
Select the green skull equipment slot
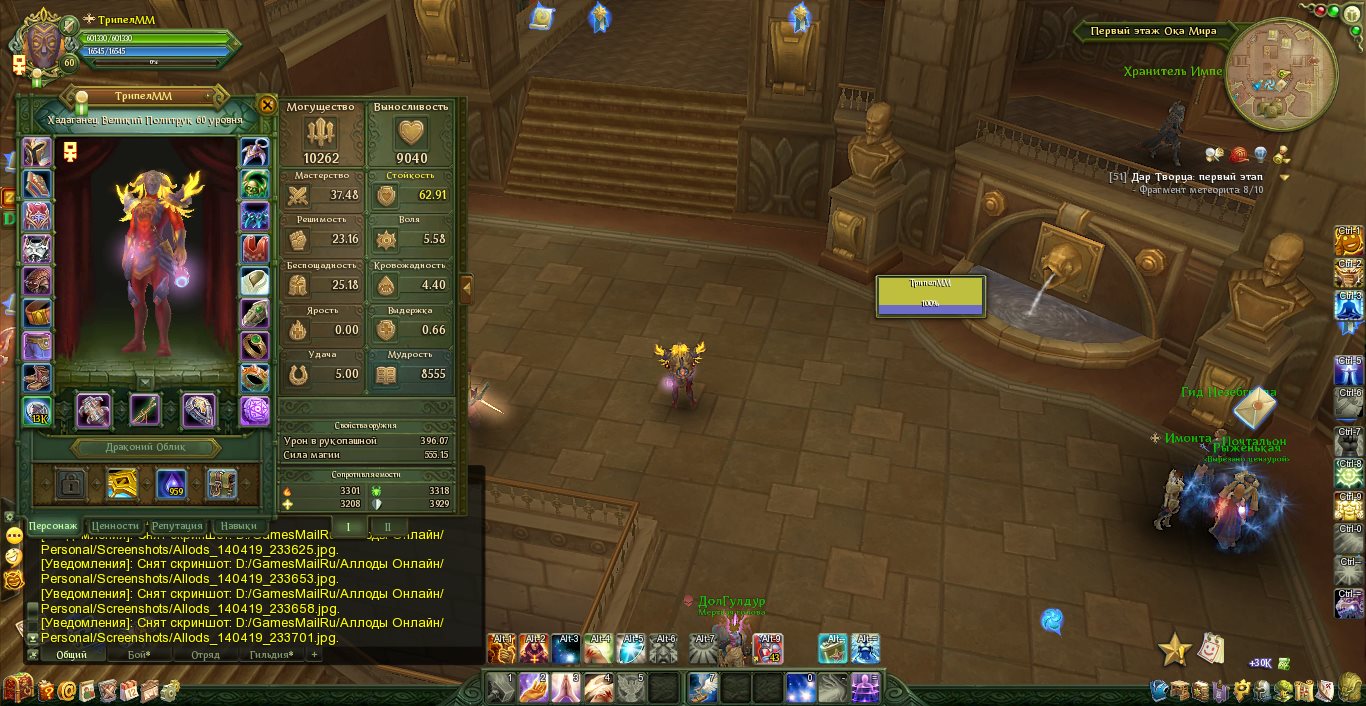tap(255, 185)
